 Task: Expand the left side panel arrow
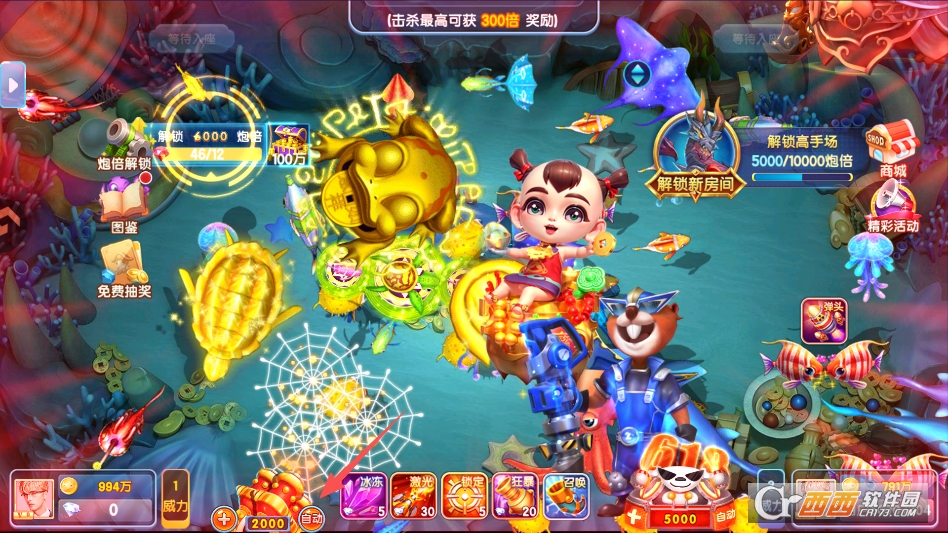[12, 86]
